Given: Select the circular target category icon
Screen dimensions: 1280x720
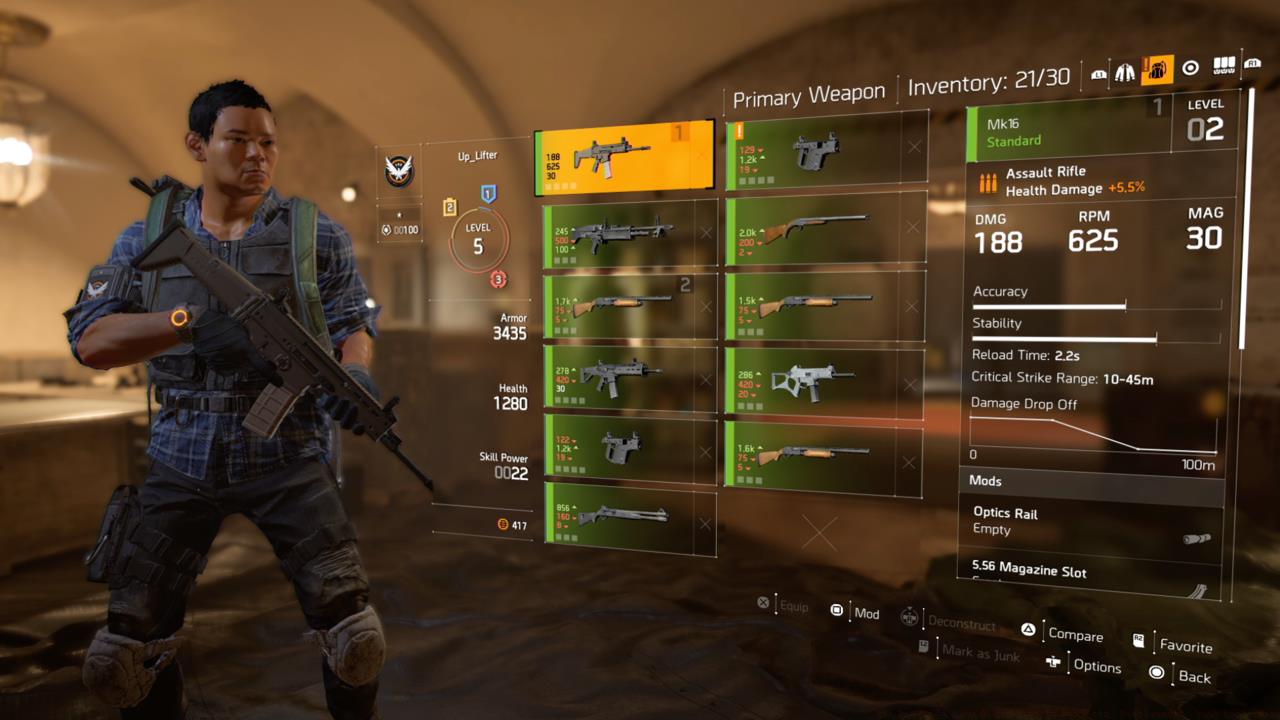Looking at the screenshot, I should 1190,67.
